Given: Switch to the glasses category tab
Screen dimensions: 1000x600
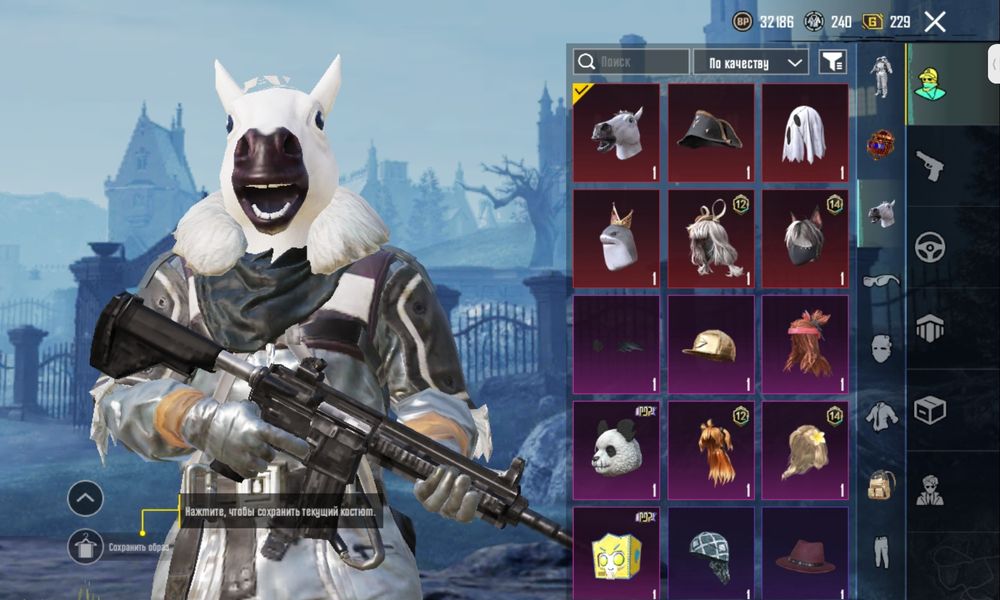Looking at the screenshot, I should (x=881, y=281).
